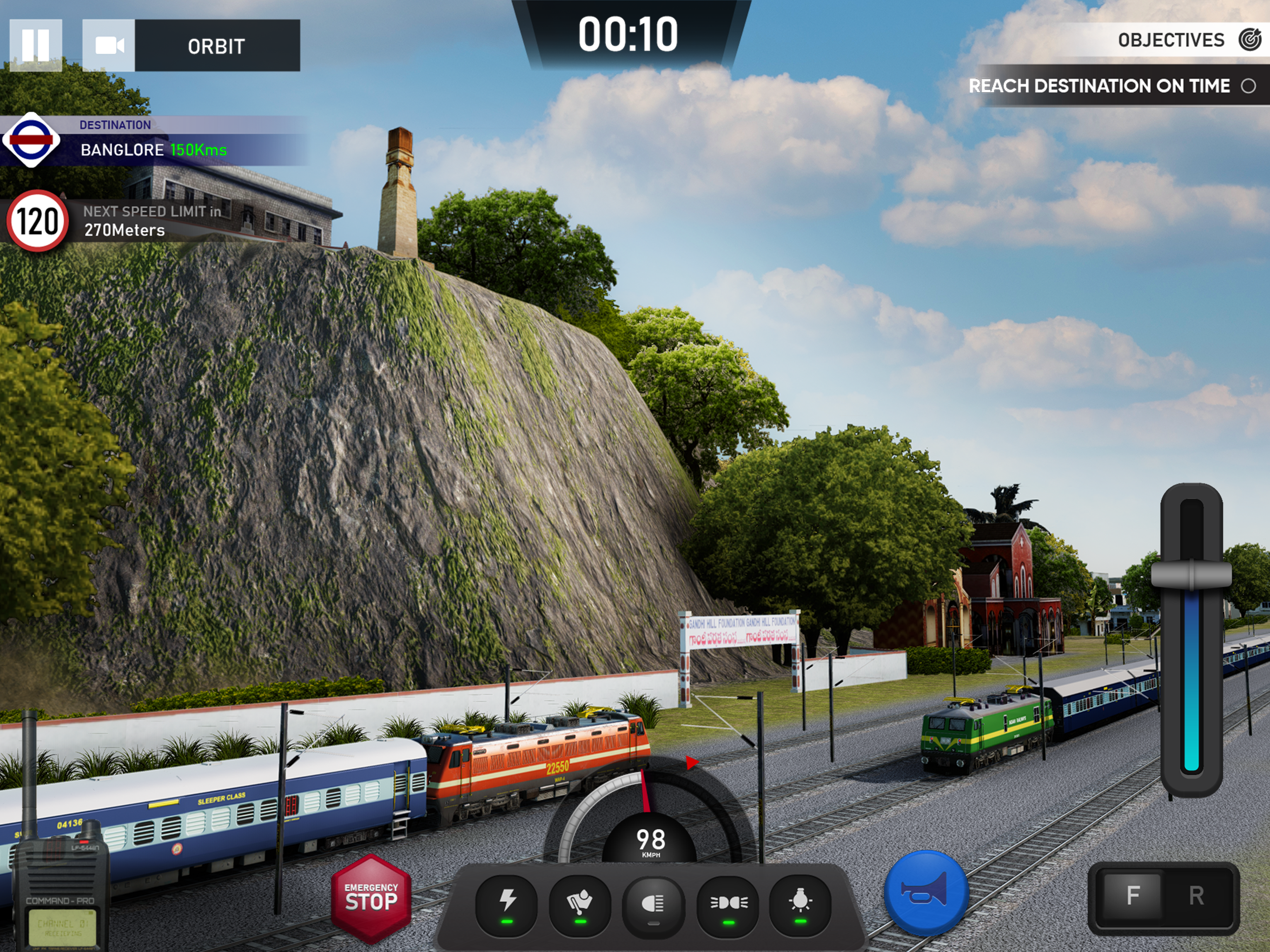Pause the game
Screen dimensions: 1270x952
(36, 46)
